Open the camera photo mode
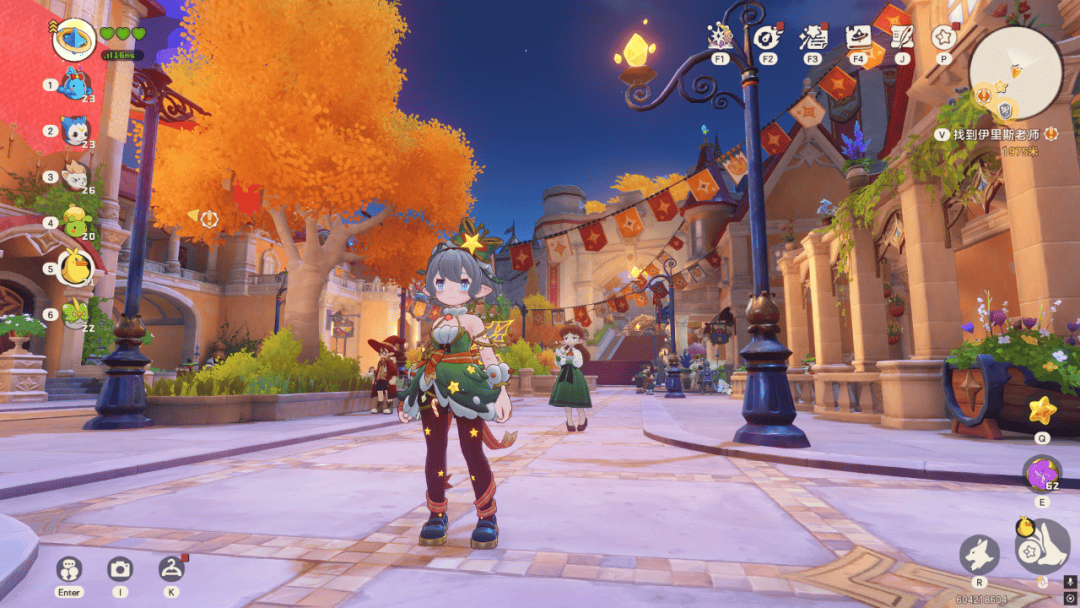This screenshot has height=608, width=1080. [x=120, y=569]
